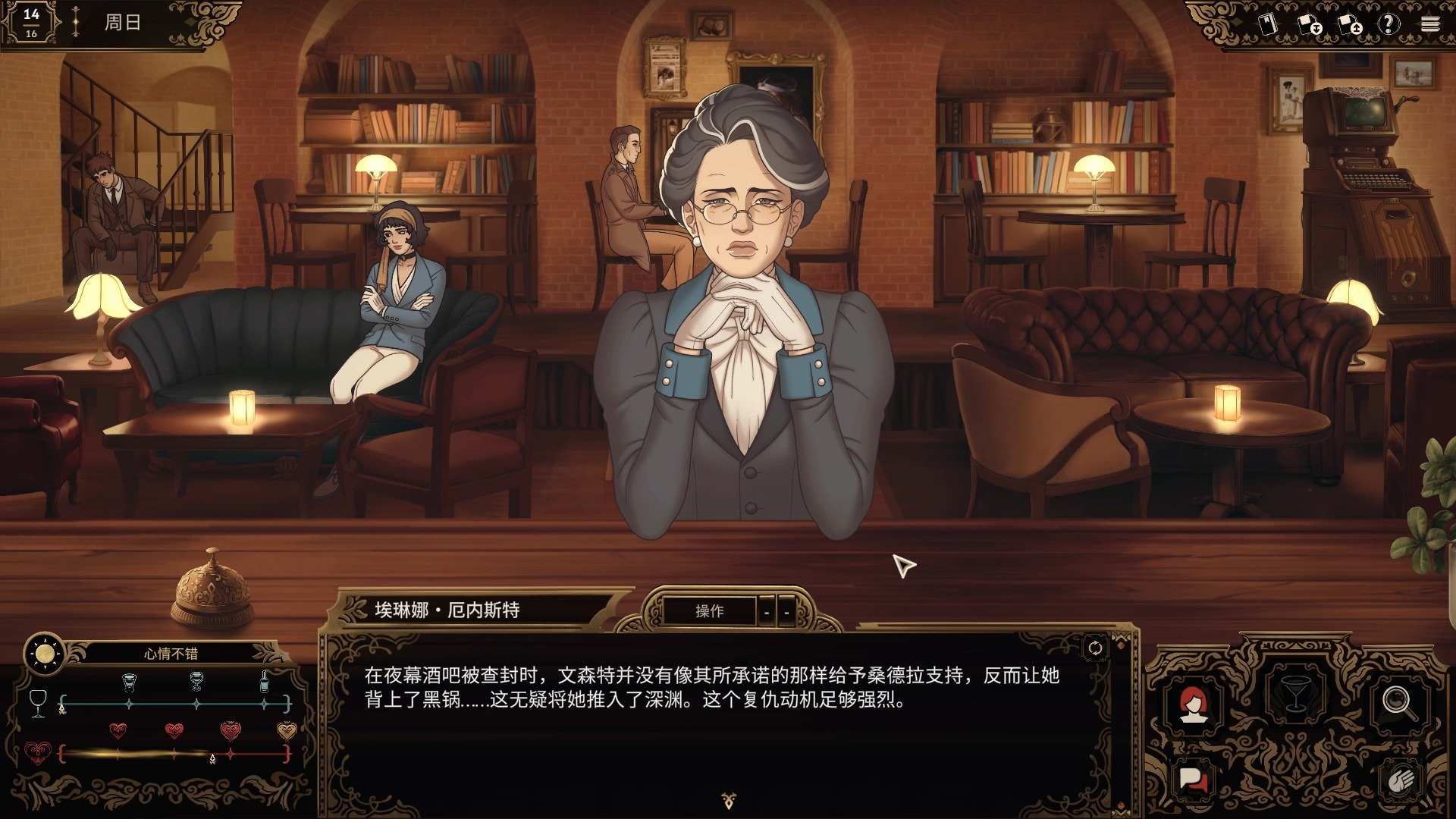
Task: Click the day counter arrows by 周日
Action: point(75,23)
